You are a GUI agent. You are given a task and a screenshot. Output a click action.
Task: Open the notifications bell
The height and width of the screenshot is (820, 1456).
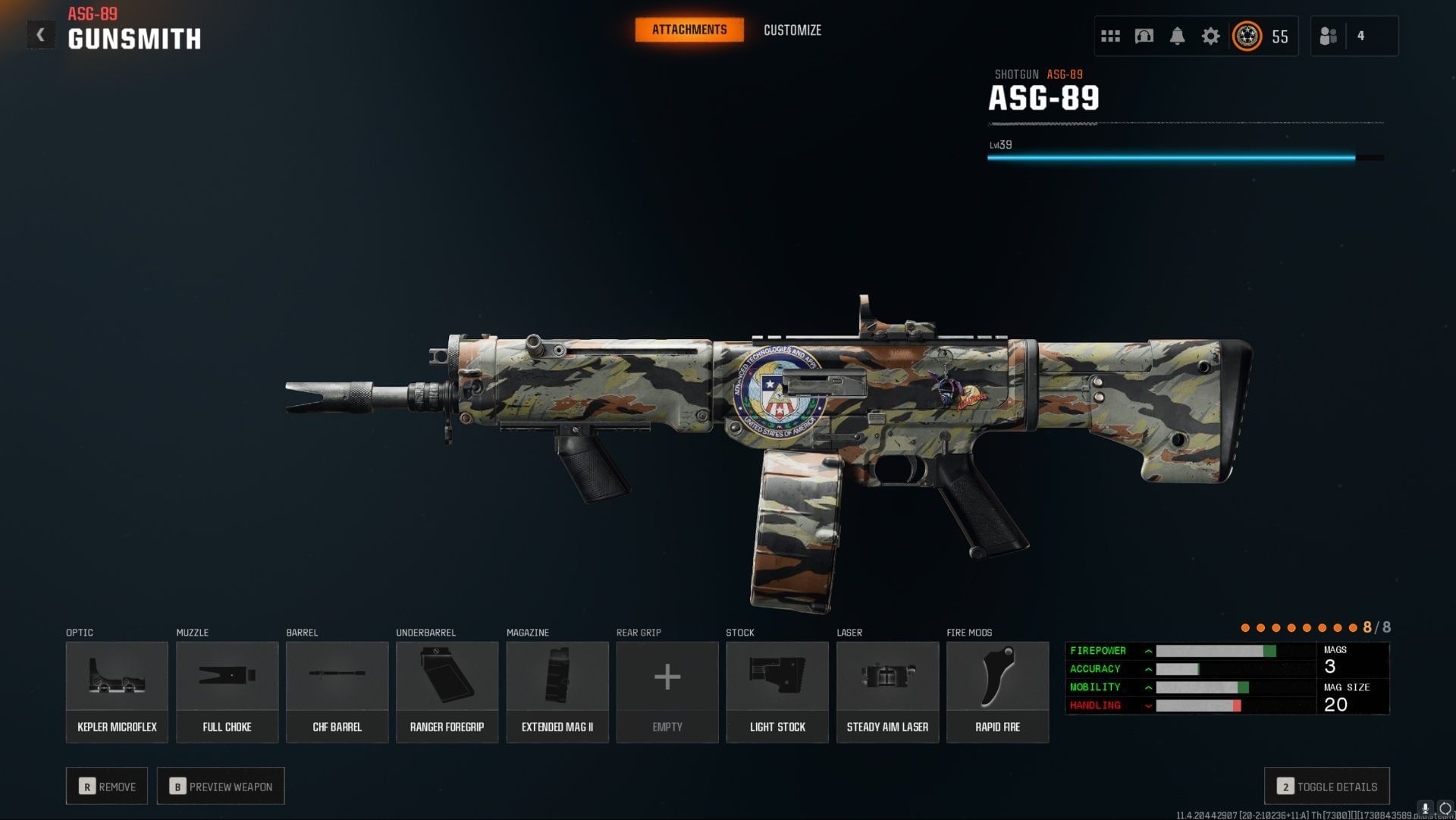coord(1178,36)
